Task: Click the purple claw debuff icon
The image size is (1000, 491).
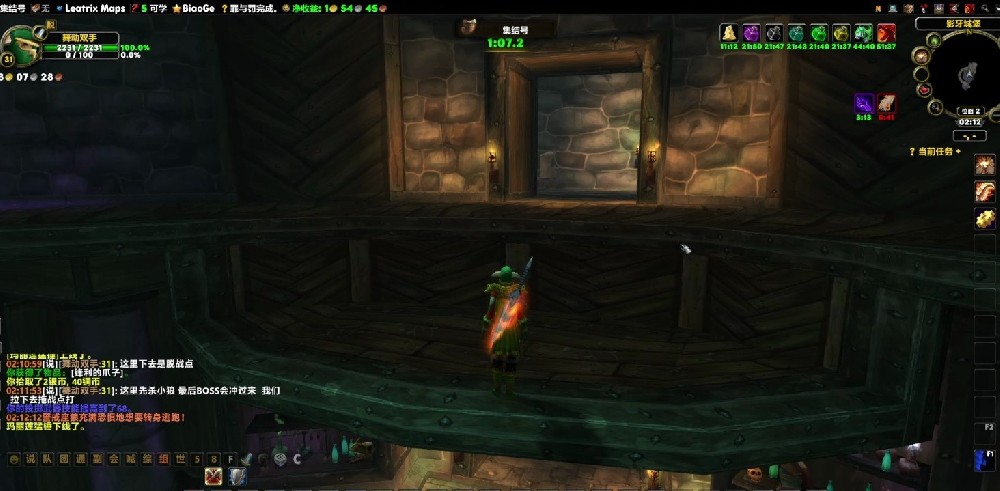Action: coord(863,103)
